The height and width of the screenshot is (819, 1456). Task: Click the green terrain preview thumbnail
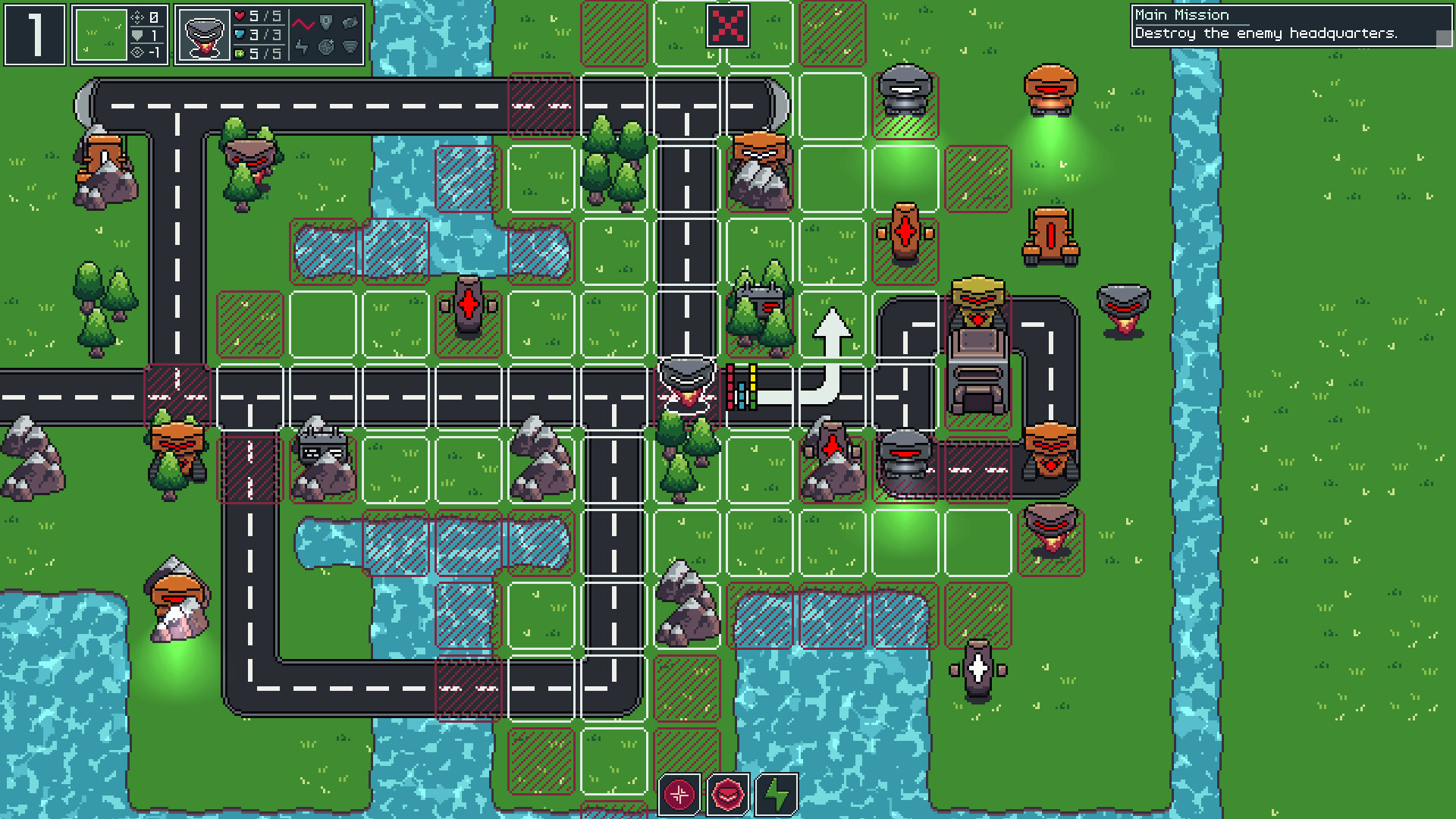[101, 34]
